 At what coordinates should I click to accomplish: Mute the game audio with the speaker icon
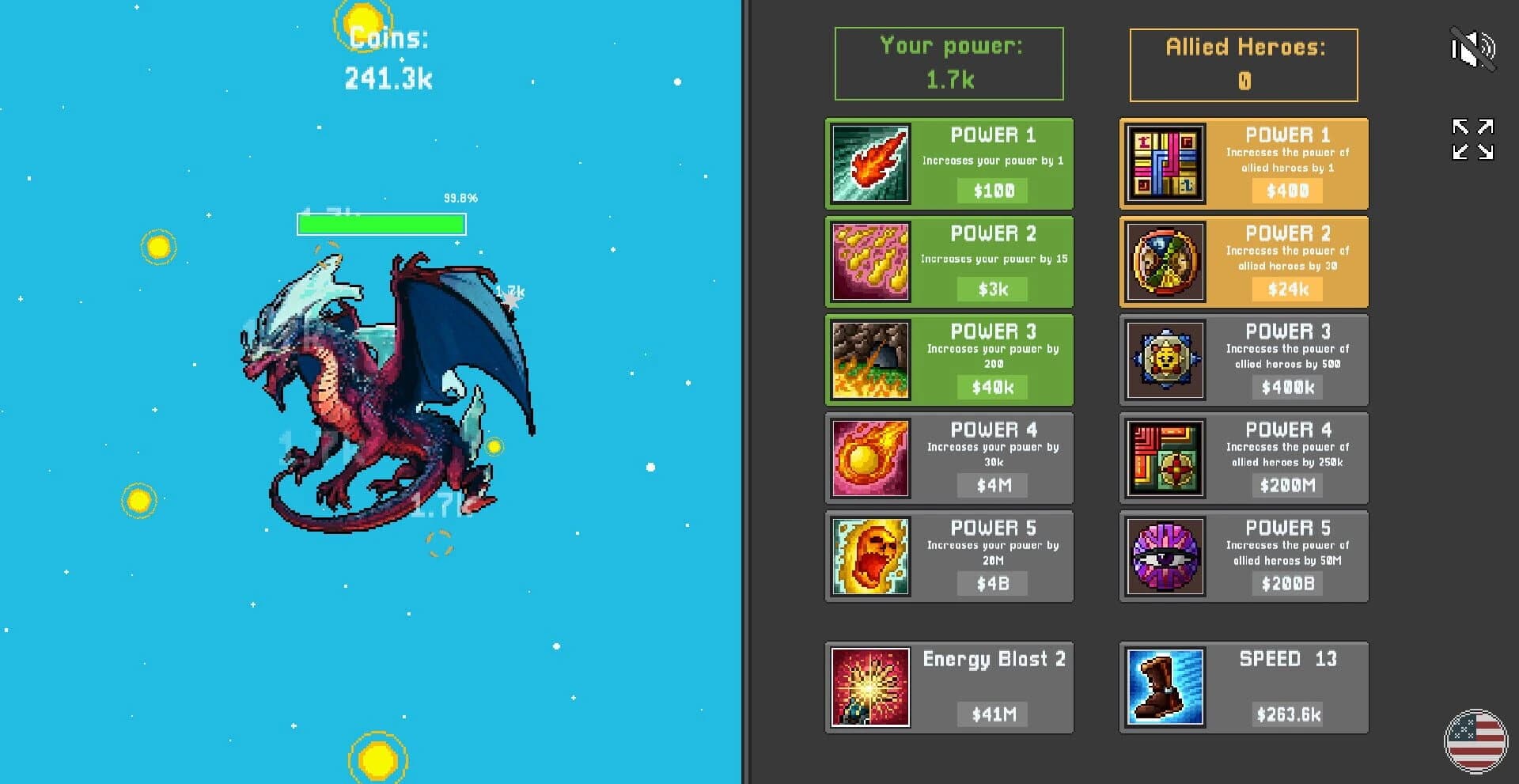point(1473,49)
